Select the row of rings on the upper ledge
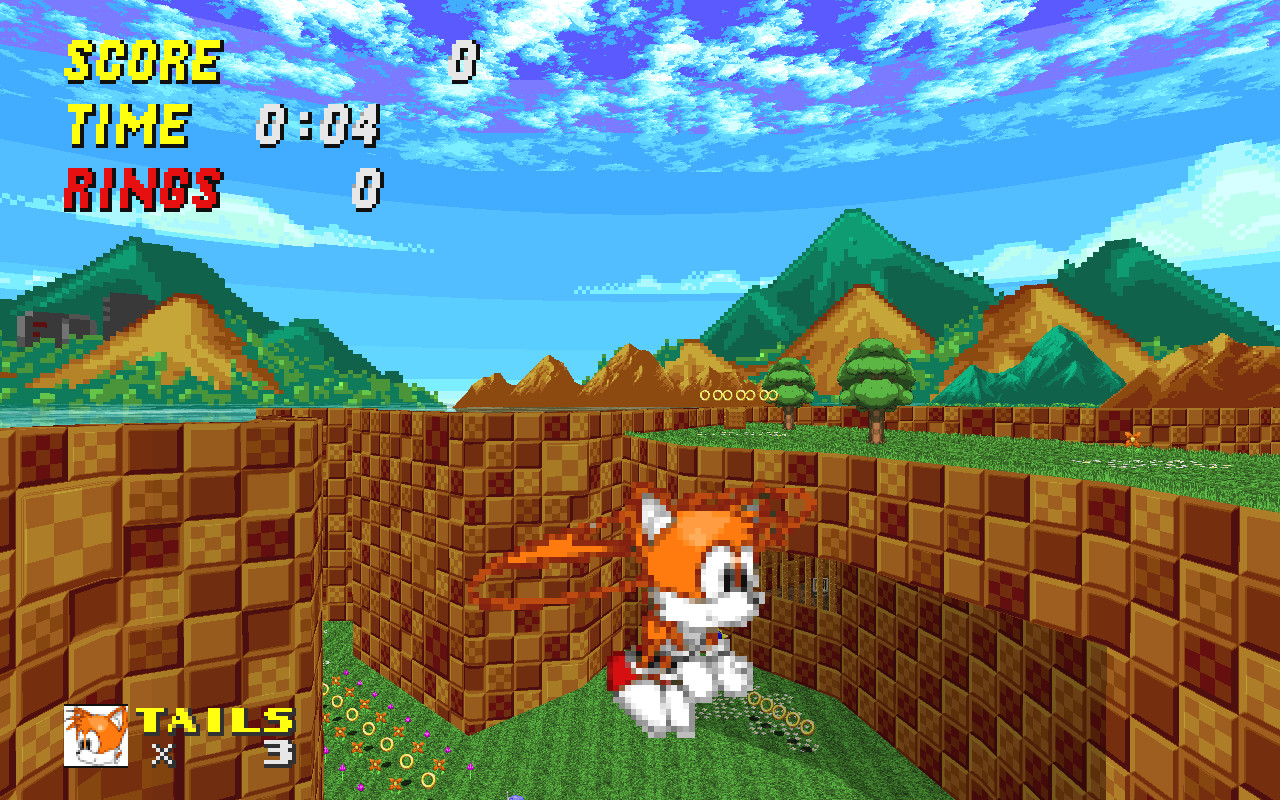Viewport: 1280px width, 800px height. pos(738,396)
